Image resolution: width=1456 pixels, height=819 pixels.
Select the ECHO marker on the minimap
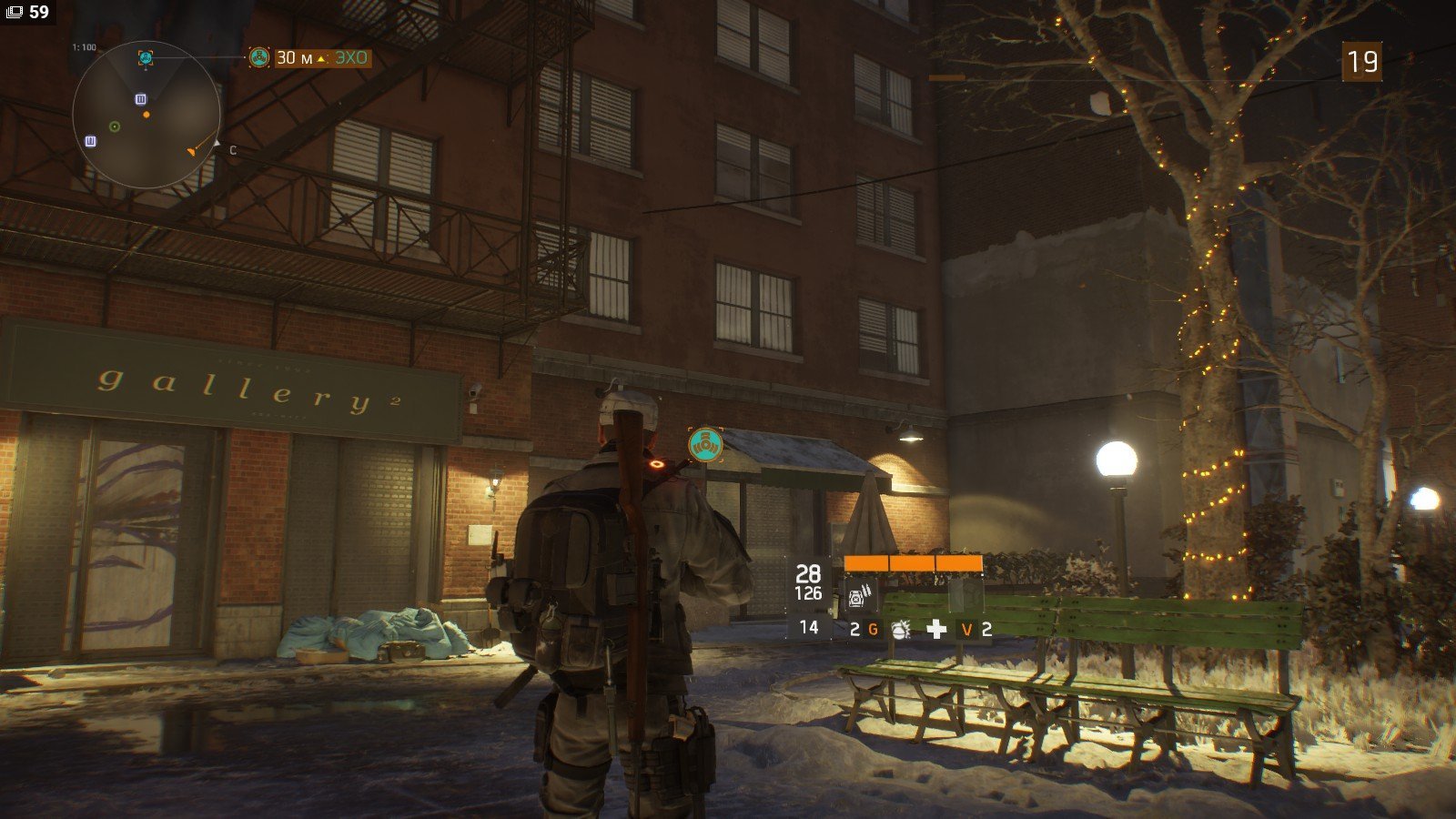click(146, 58)
